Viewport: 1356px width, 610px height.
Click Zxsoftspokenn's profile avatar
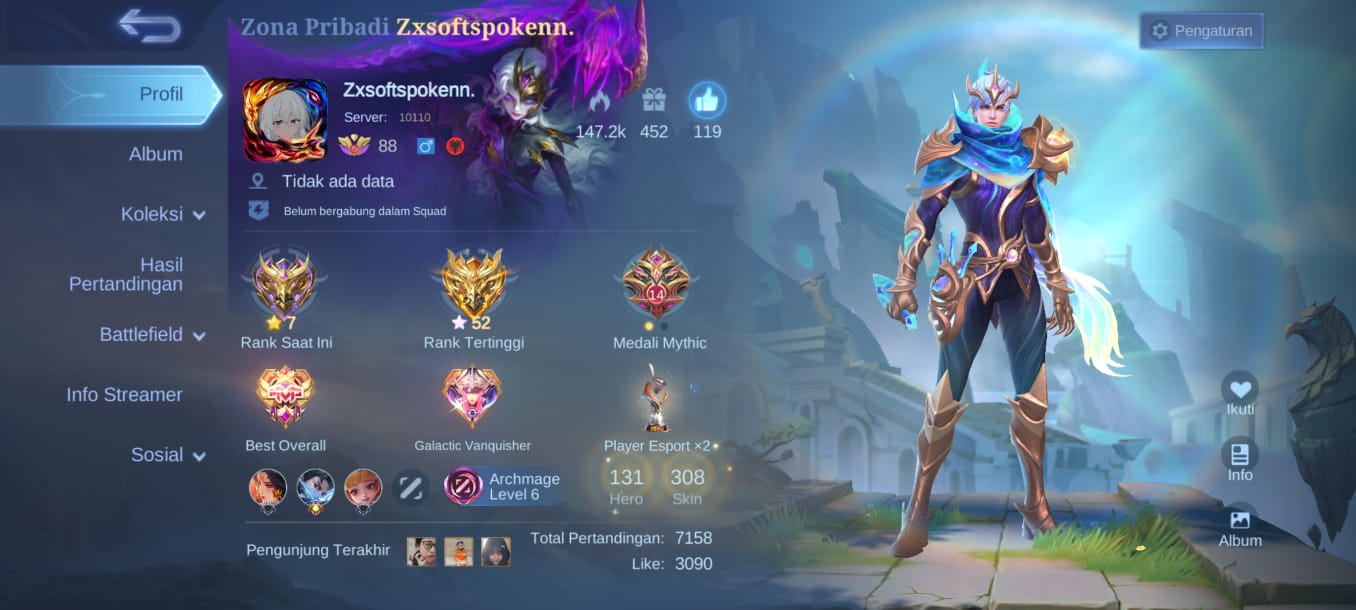tap(285, 120)
